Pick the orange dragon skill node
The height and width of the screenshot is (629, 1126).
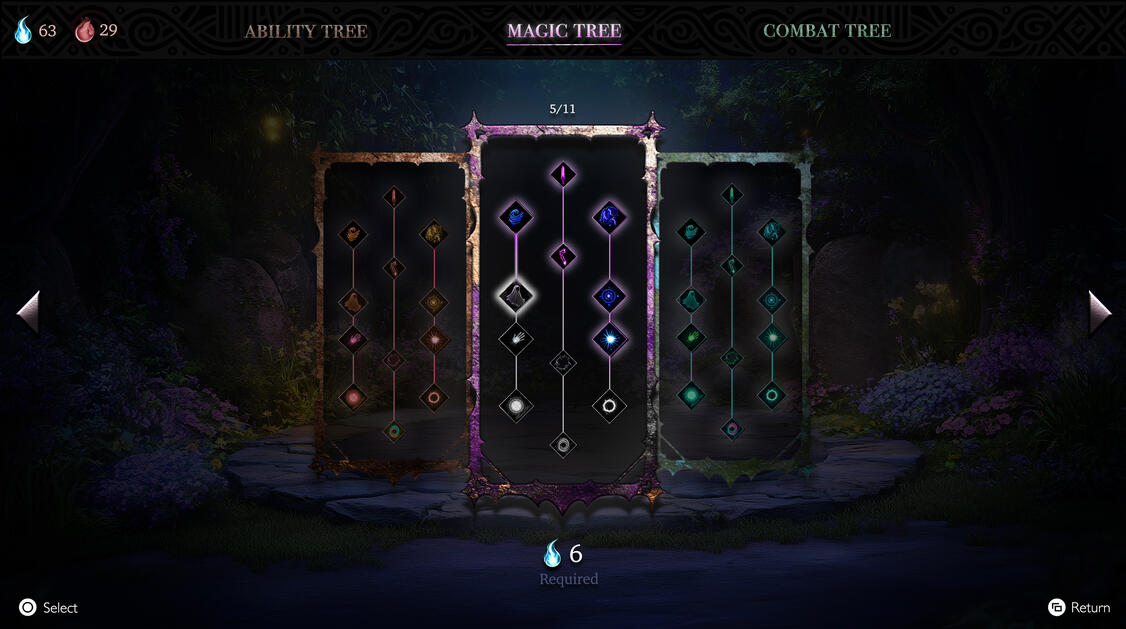pos(434,234)
